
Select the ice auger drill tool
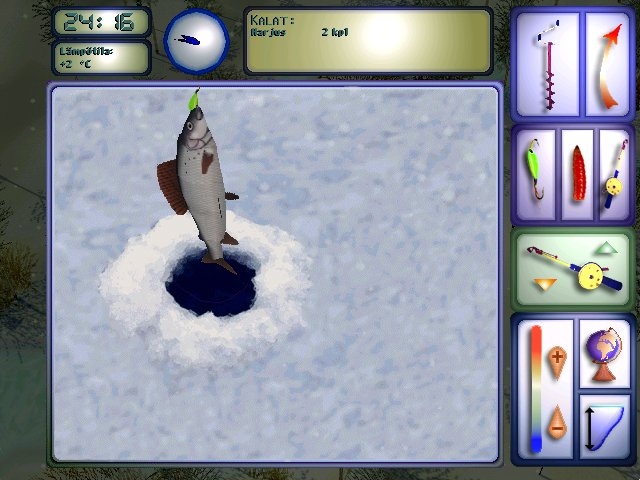coord(546,63)
